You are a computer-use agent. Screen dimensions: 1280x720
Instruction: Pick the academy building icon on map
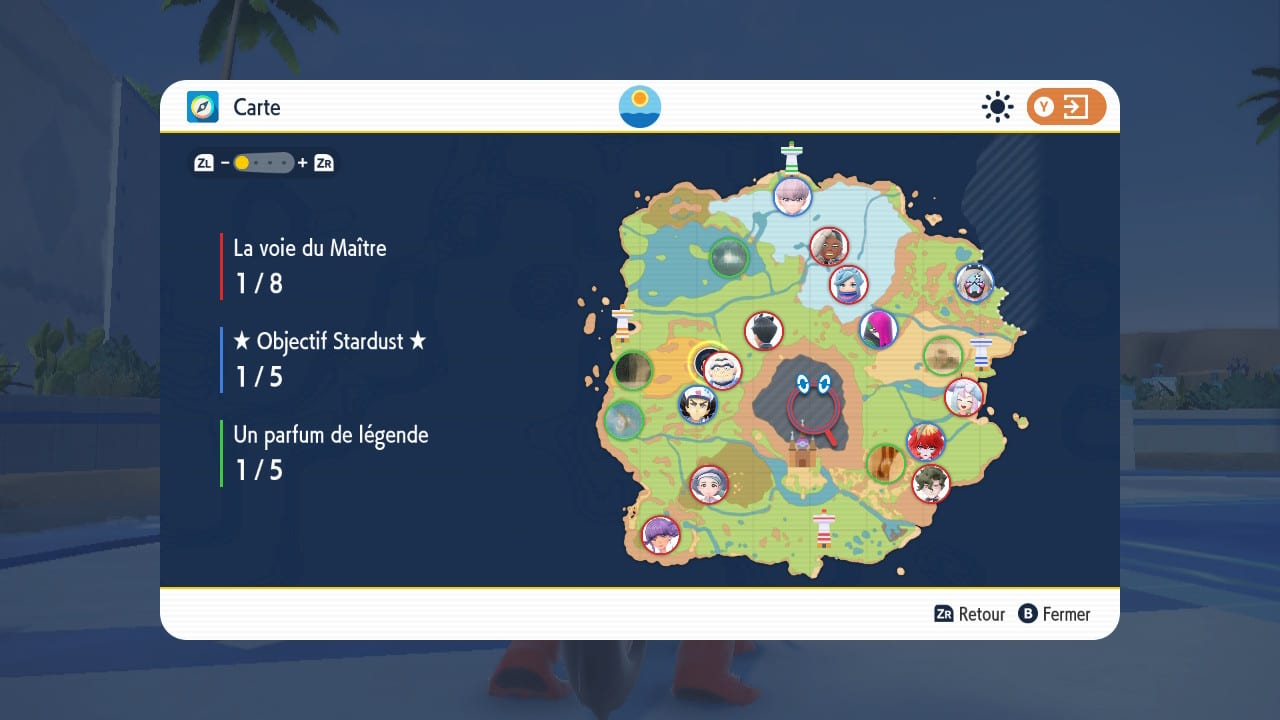pos(802,455)
